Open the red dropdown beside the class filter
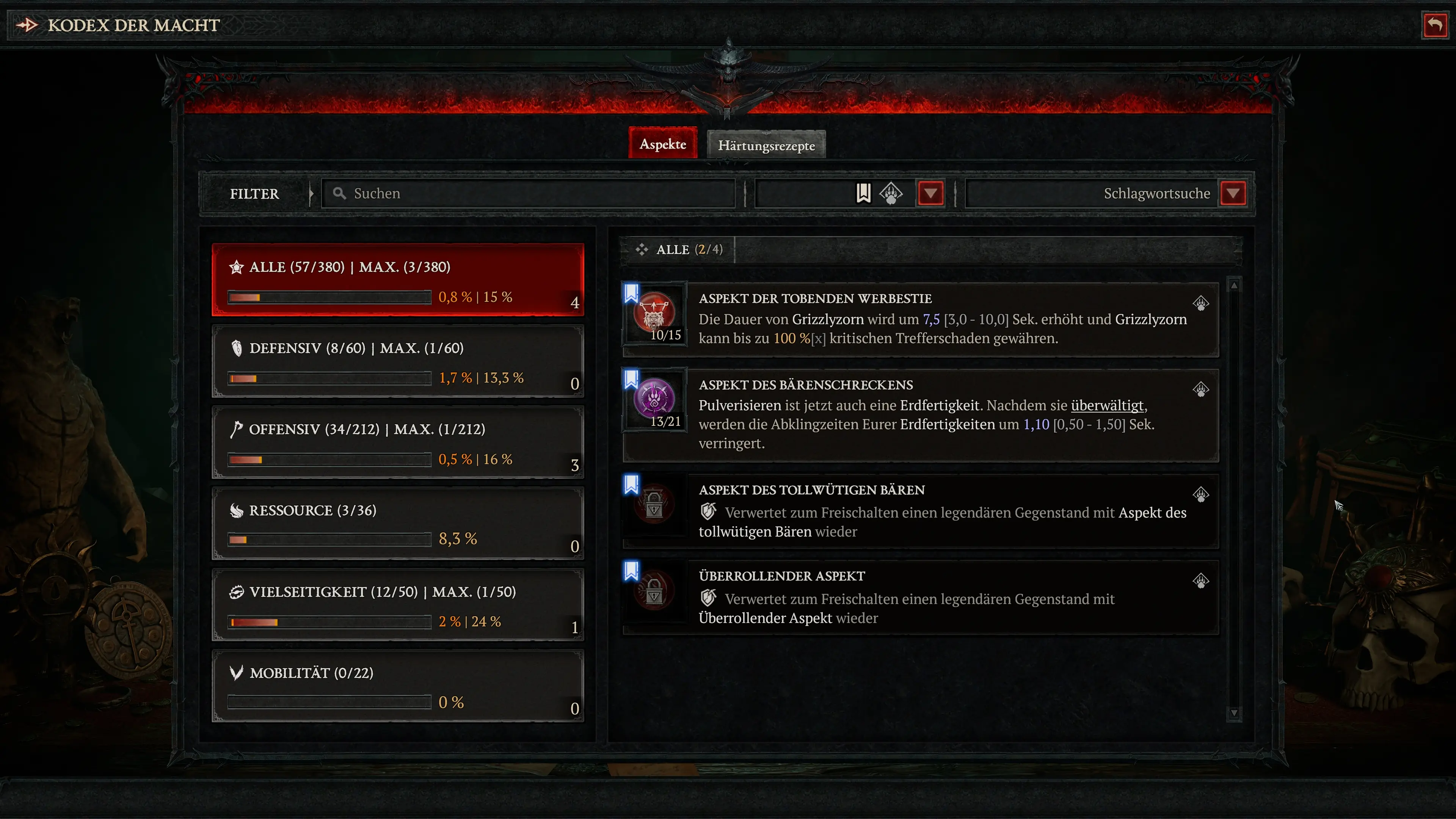The width and height of the screenshot is (1456, 819). [930, 193]
